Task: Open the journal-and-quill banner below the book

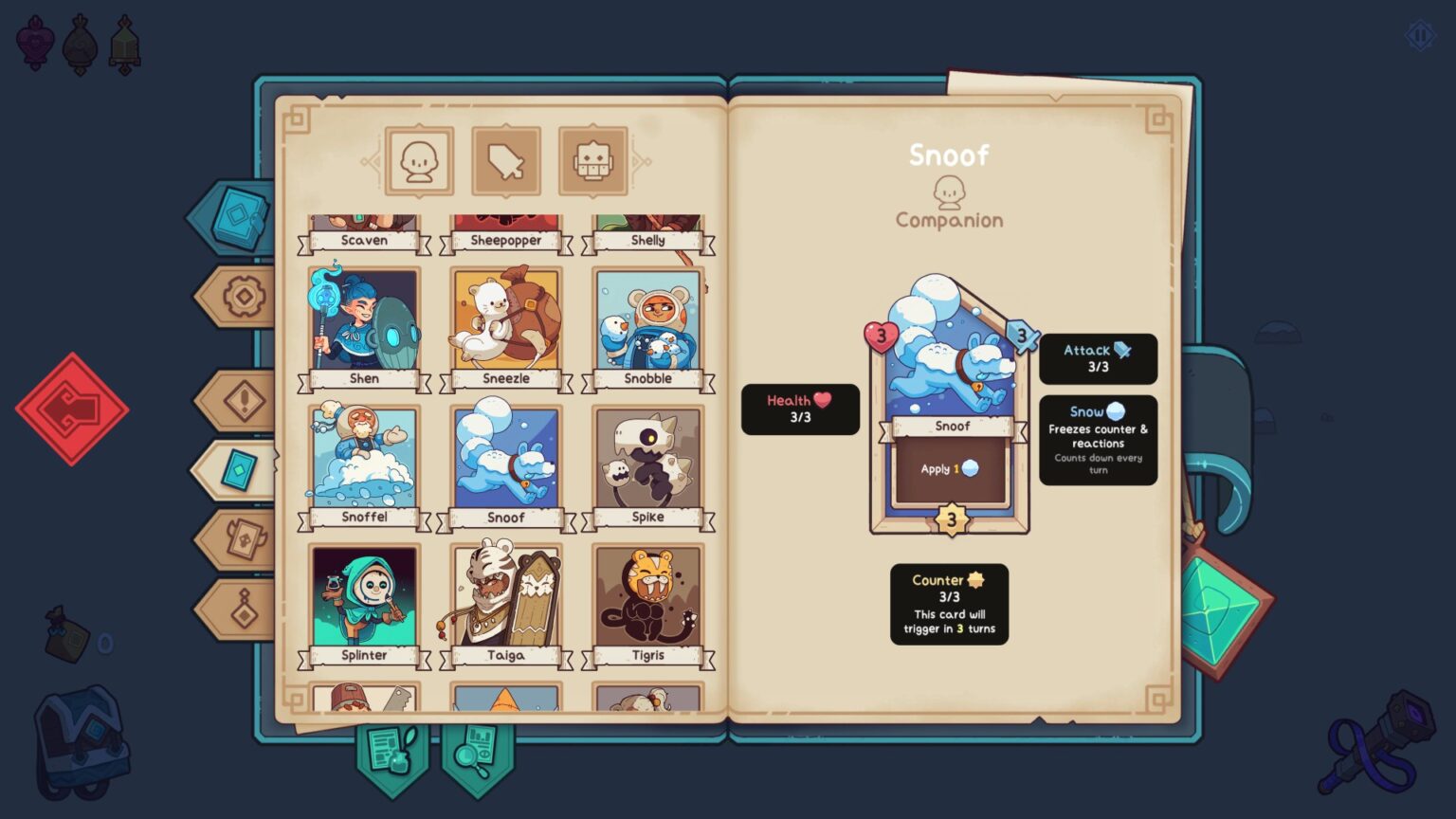Action: pyautogui.click(x=391, y=754)
